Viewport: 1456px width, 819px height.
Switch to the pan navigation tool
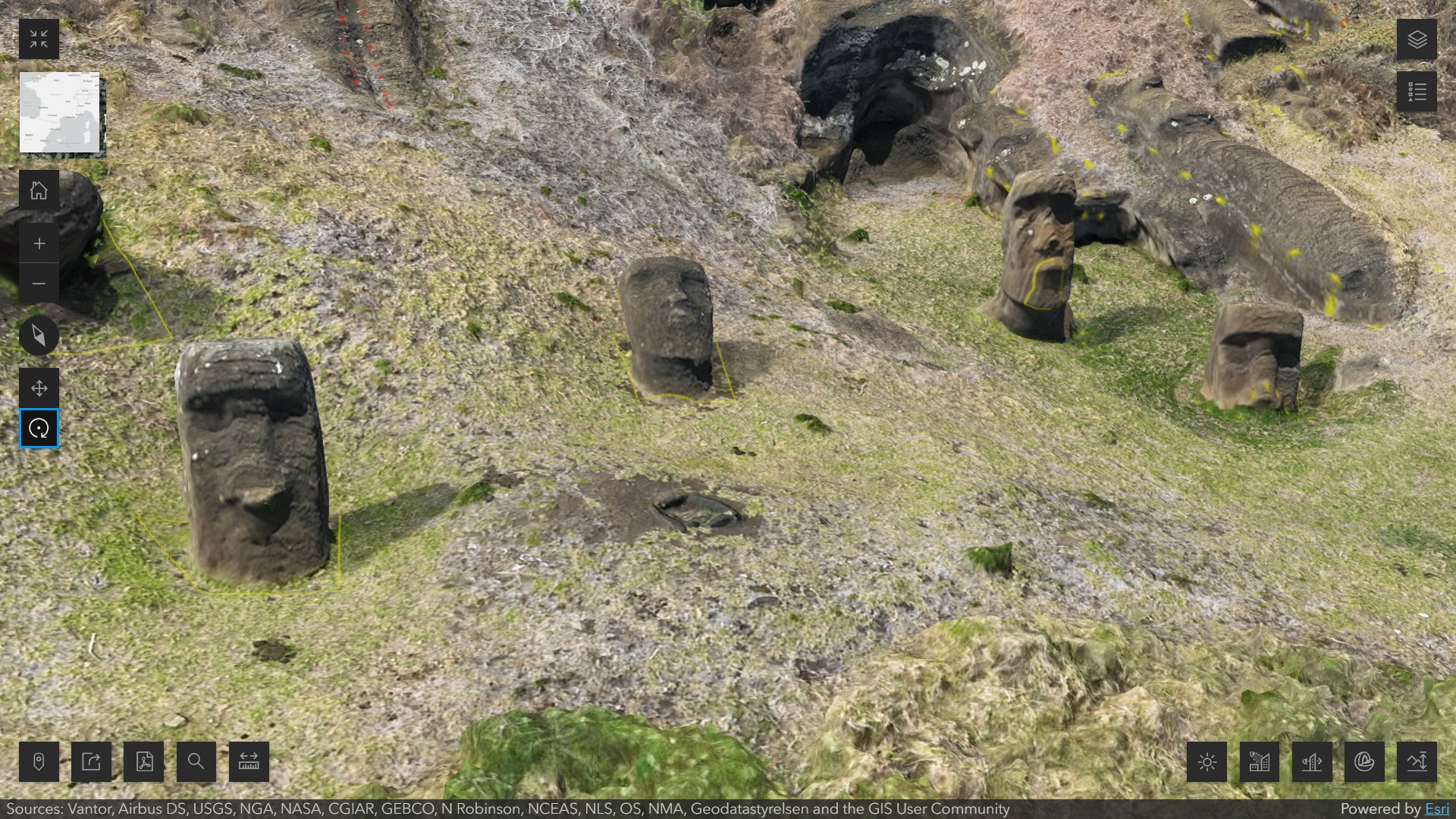pyautogui.click(x=39, y=388)
